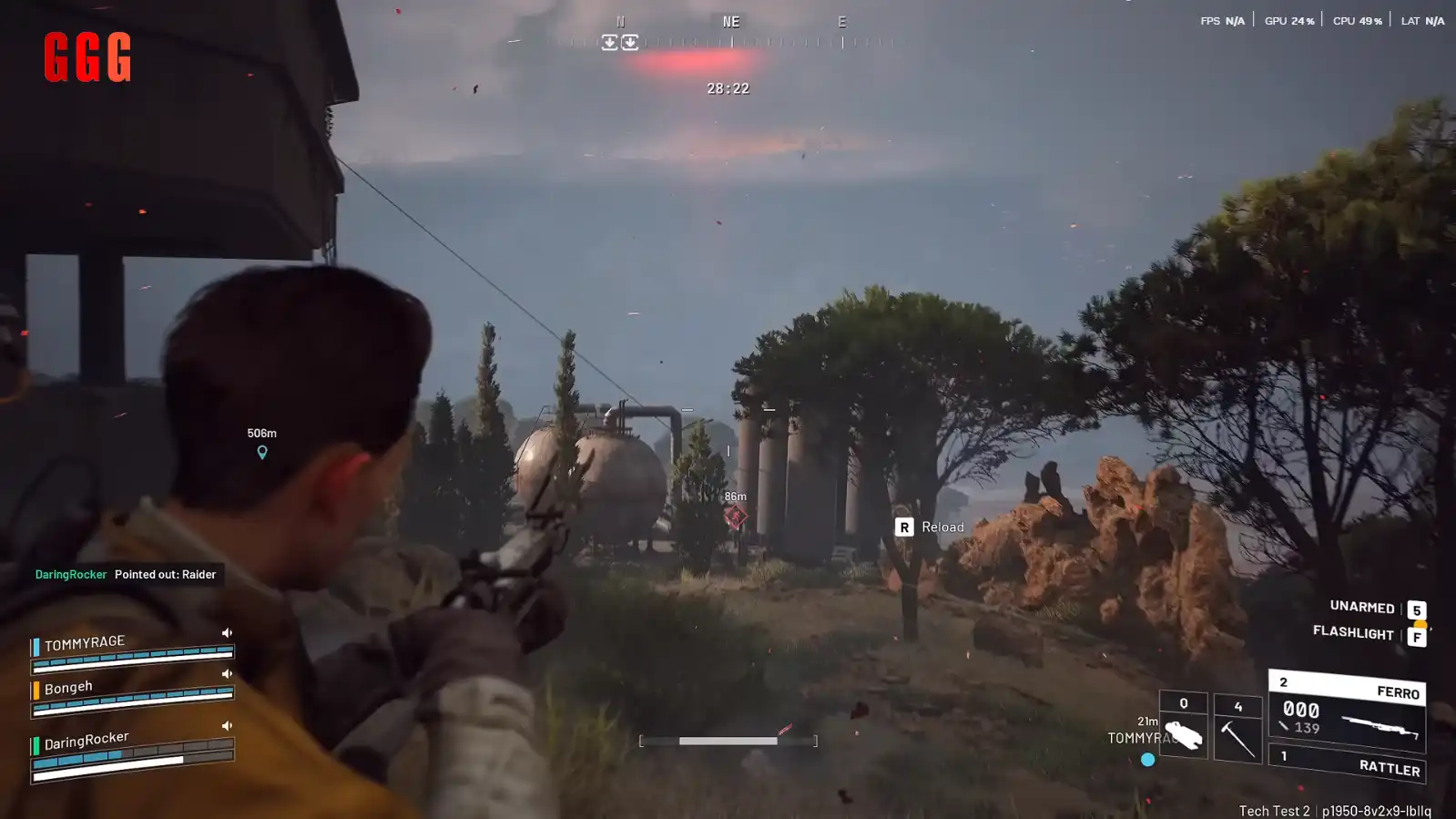Click the red 86m Raider ping marker
Image resolution: width=1456 pixels, height=819 pixels.
(x=735, y=517)
